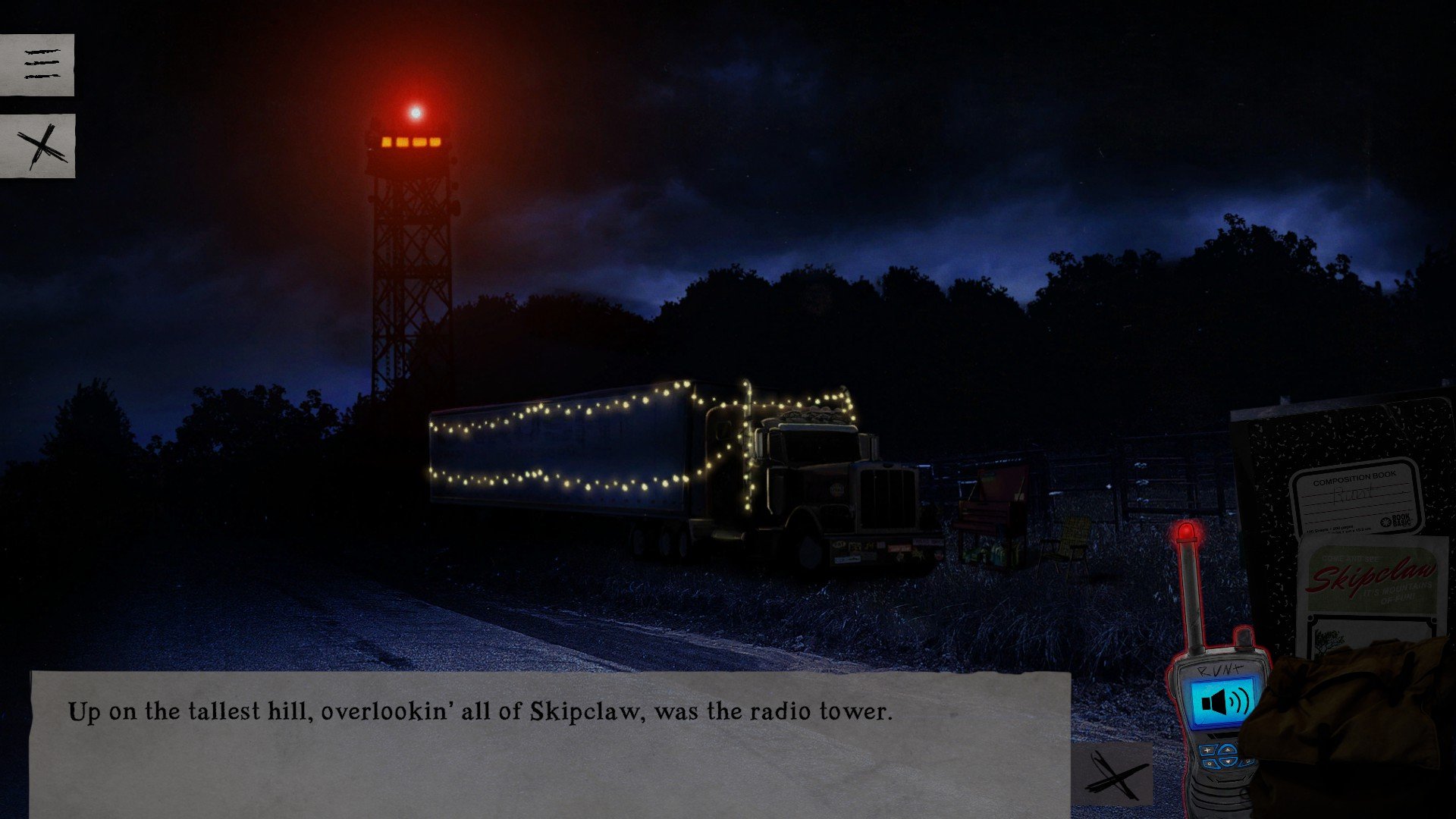
Task: Click the X button below the menu
Action: 38,146
